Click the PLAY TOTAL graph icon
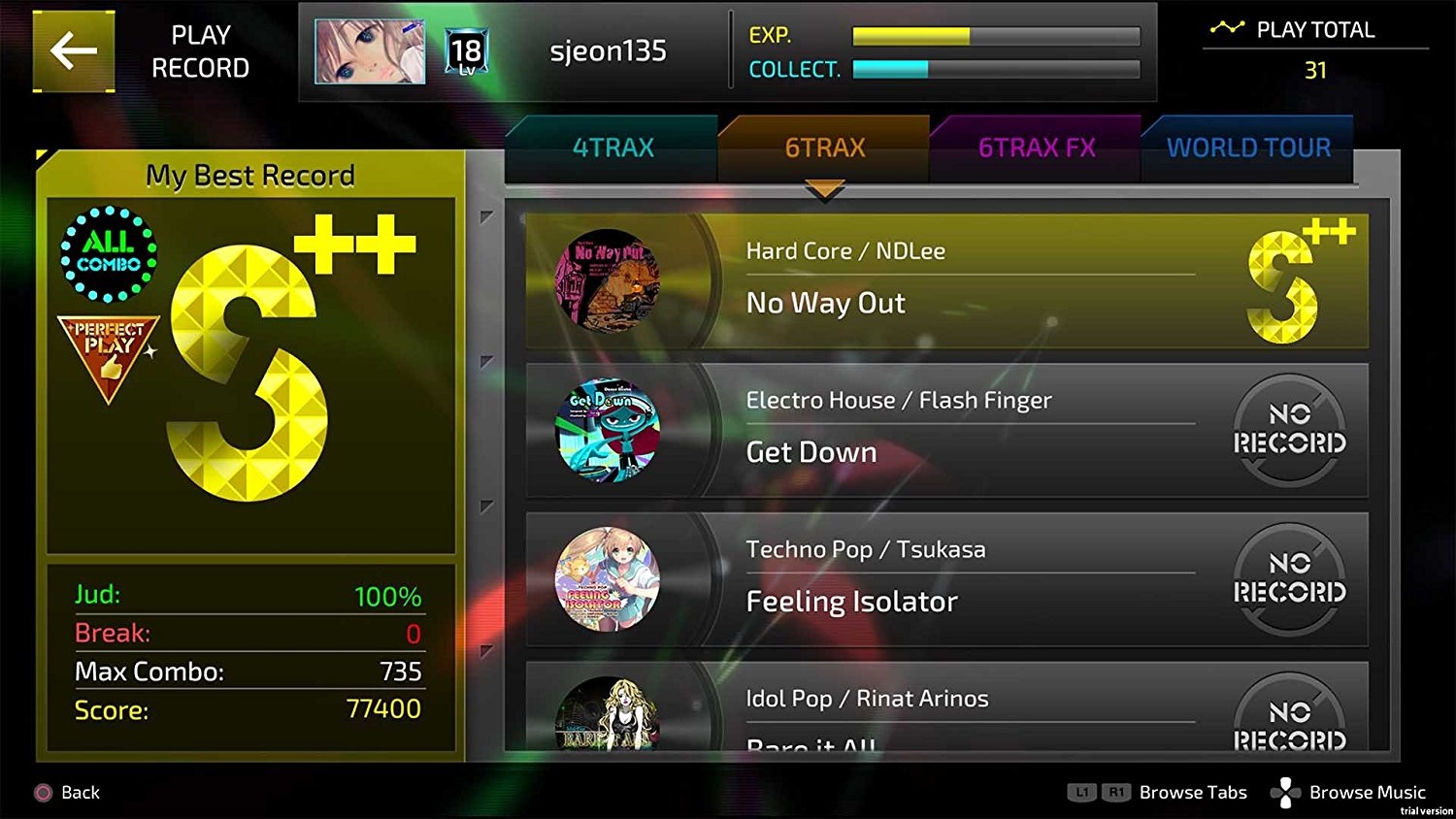The image size is (1456, 819). click(1230, 27)
